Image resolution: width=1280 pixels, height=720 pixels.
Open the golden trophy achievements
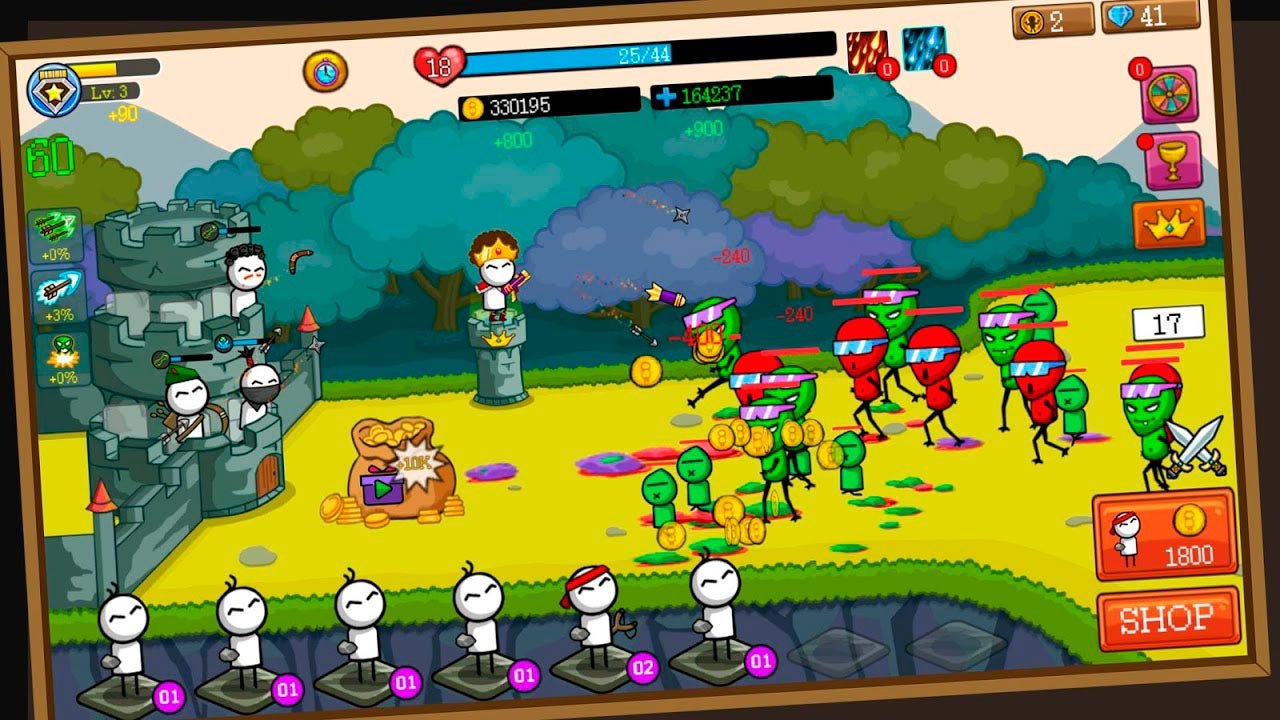(1171, 160)
